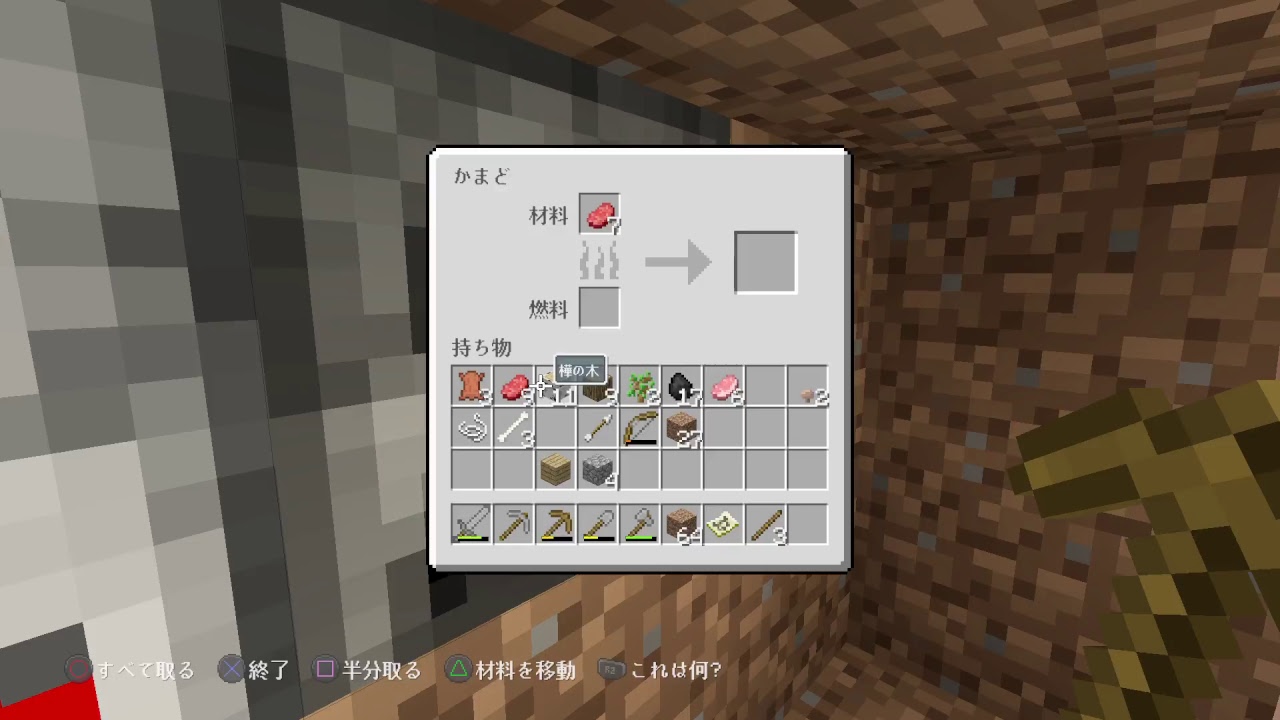Pick up the cobblestone stack
Viewport: 1280px width, 720px height.
pos(598,470)
